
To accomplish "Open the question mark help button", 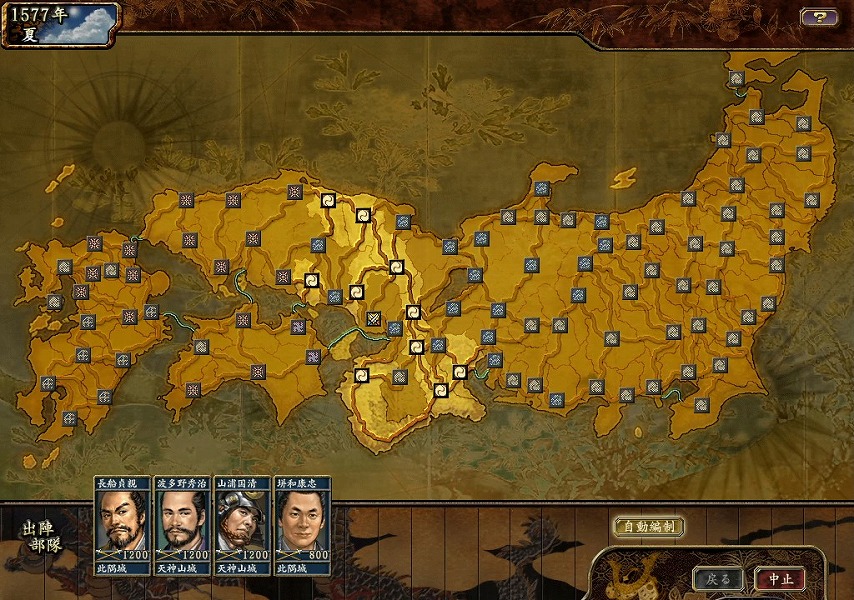I will [x=818, y=17].
